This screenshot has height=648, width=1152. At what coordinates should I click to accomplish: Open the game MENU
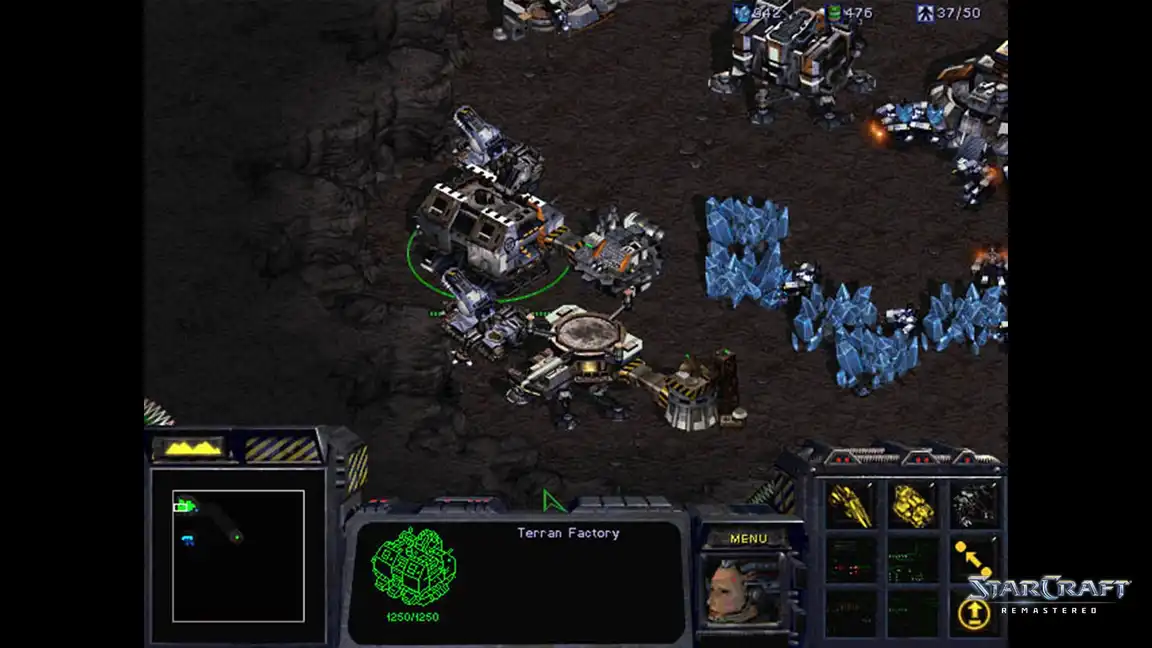click(x=748, y=539)
